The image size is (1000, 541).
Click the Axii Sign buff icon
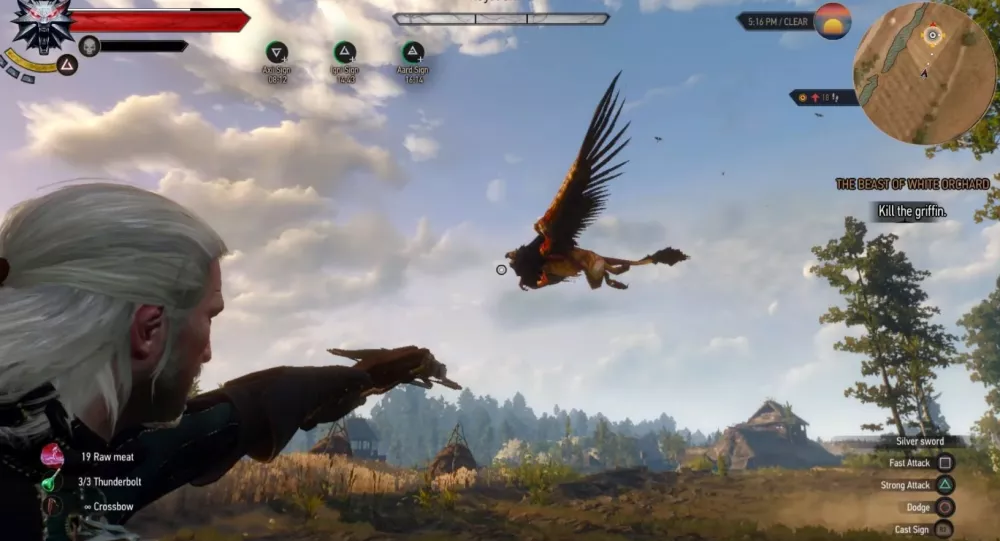click(277, 53)
